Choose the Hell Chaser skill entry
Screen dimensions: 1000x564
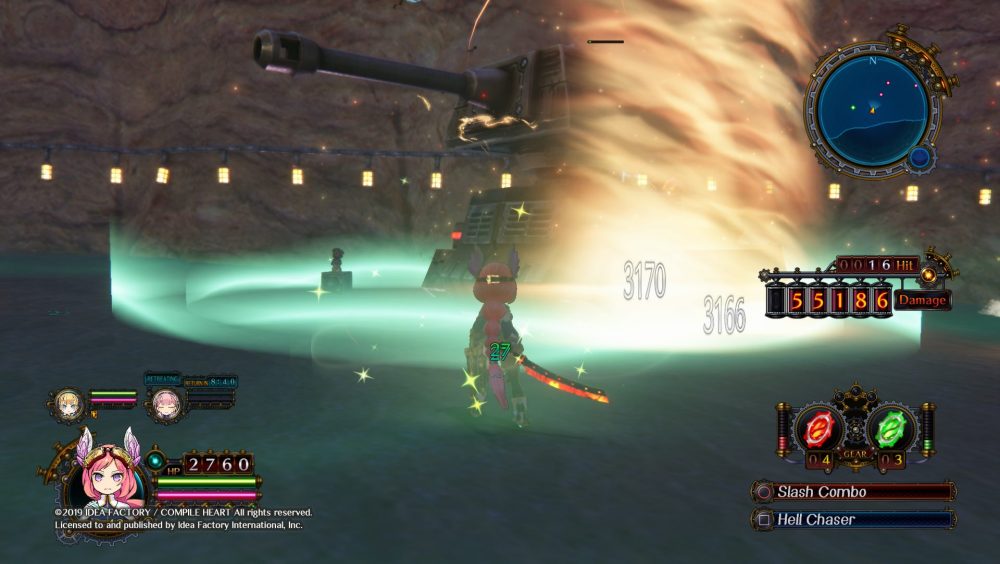(x=853, y=519)
